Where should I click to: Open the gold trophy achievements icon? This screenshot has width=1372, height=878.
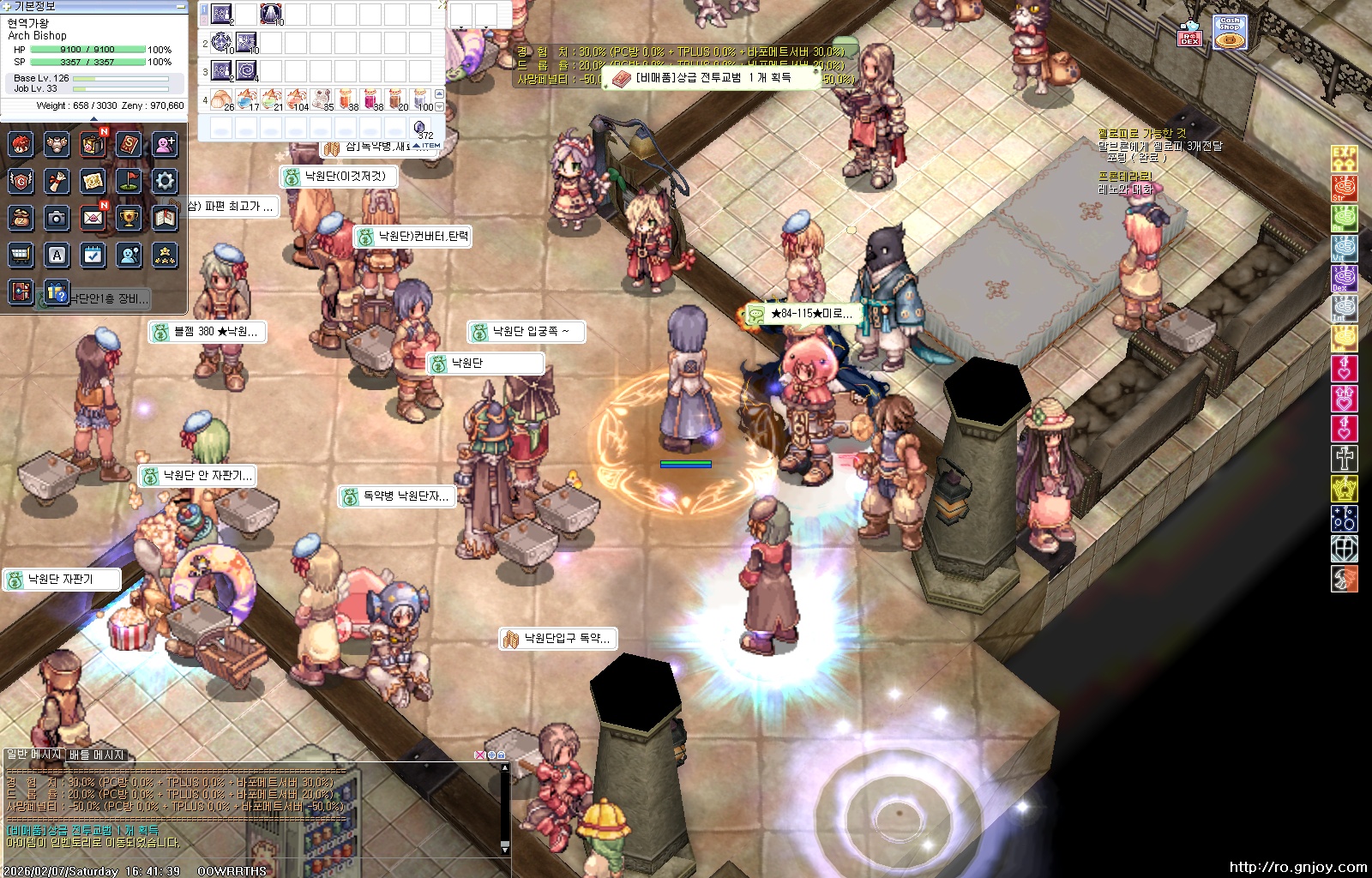(x=129, y=218)
